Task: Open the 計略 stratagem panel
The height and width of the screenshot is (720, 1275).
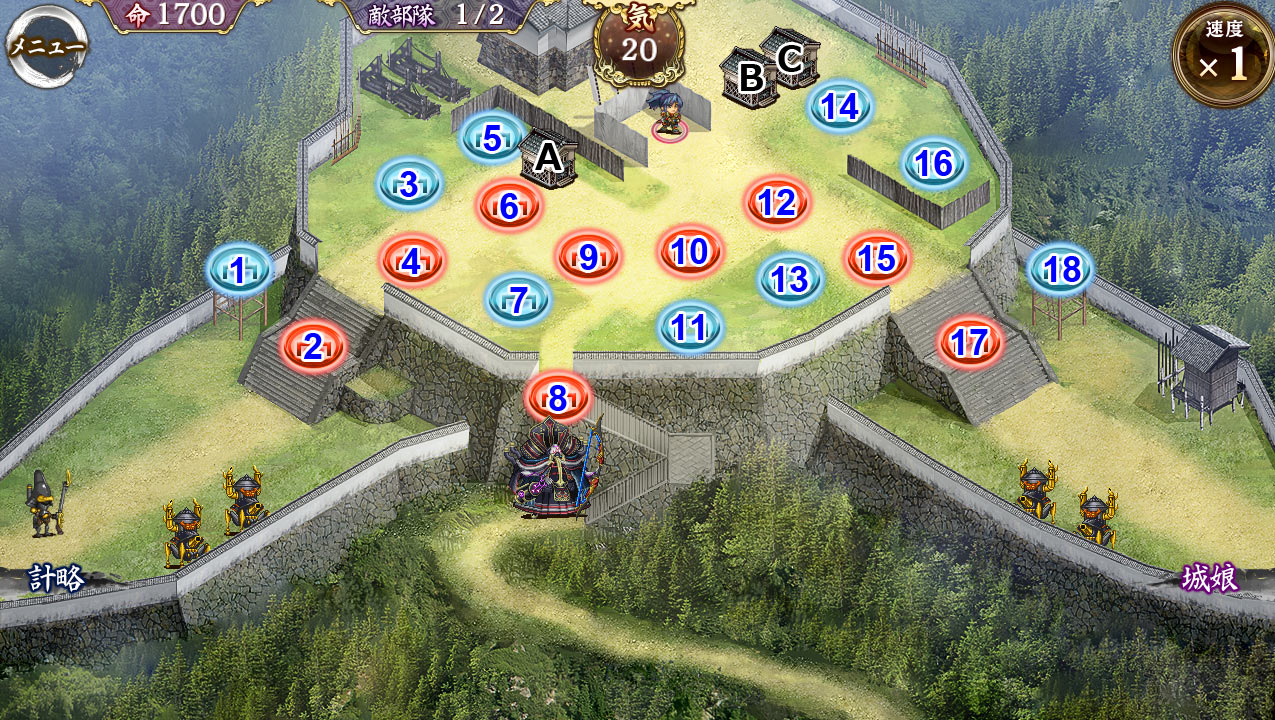Action: (56, 578)
